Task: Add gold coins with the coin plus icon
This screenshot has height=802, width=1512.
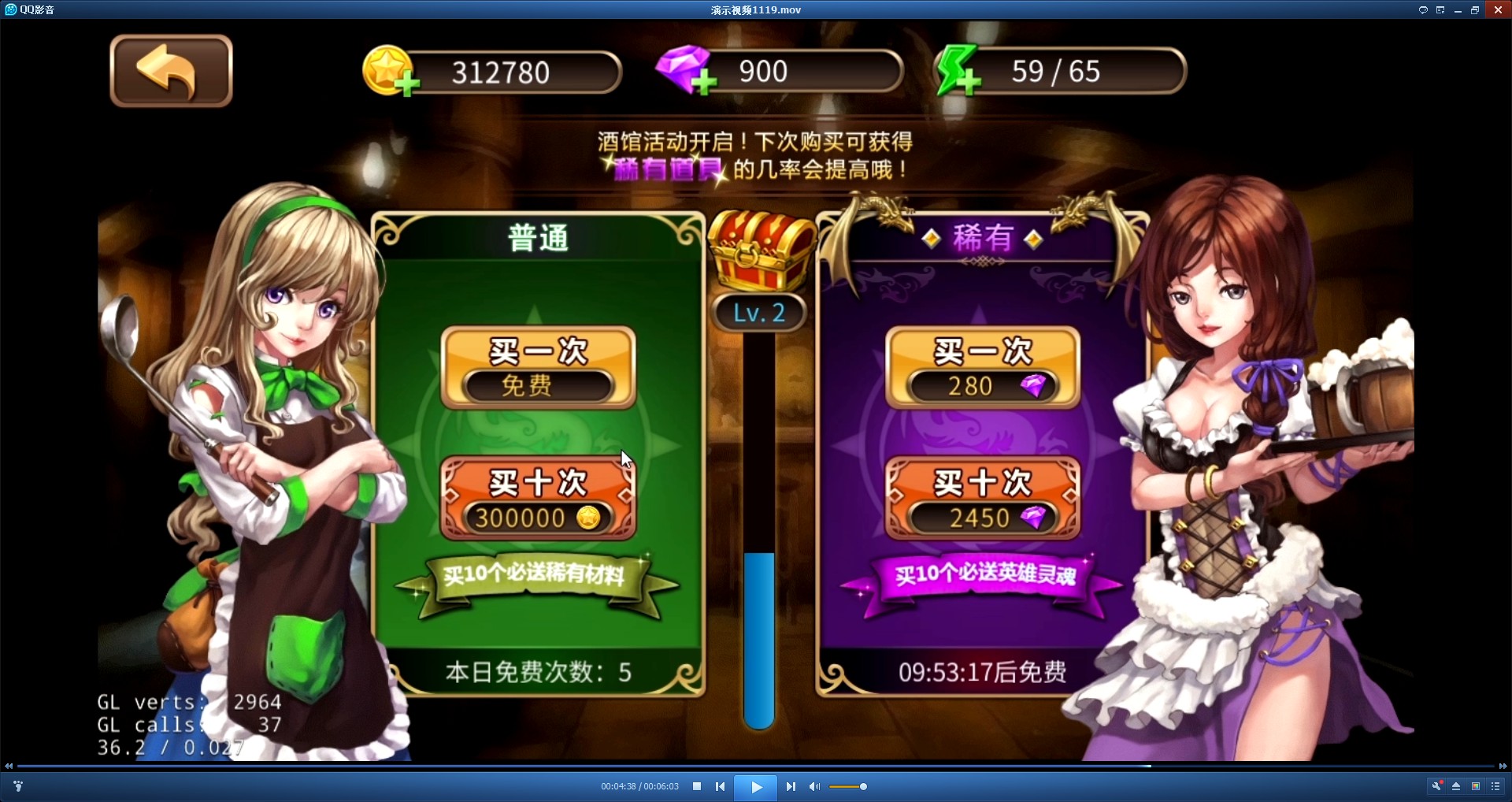Action: [391, 72]
